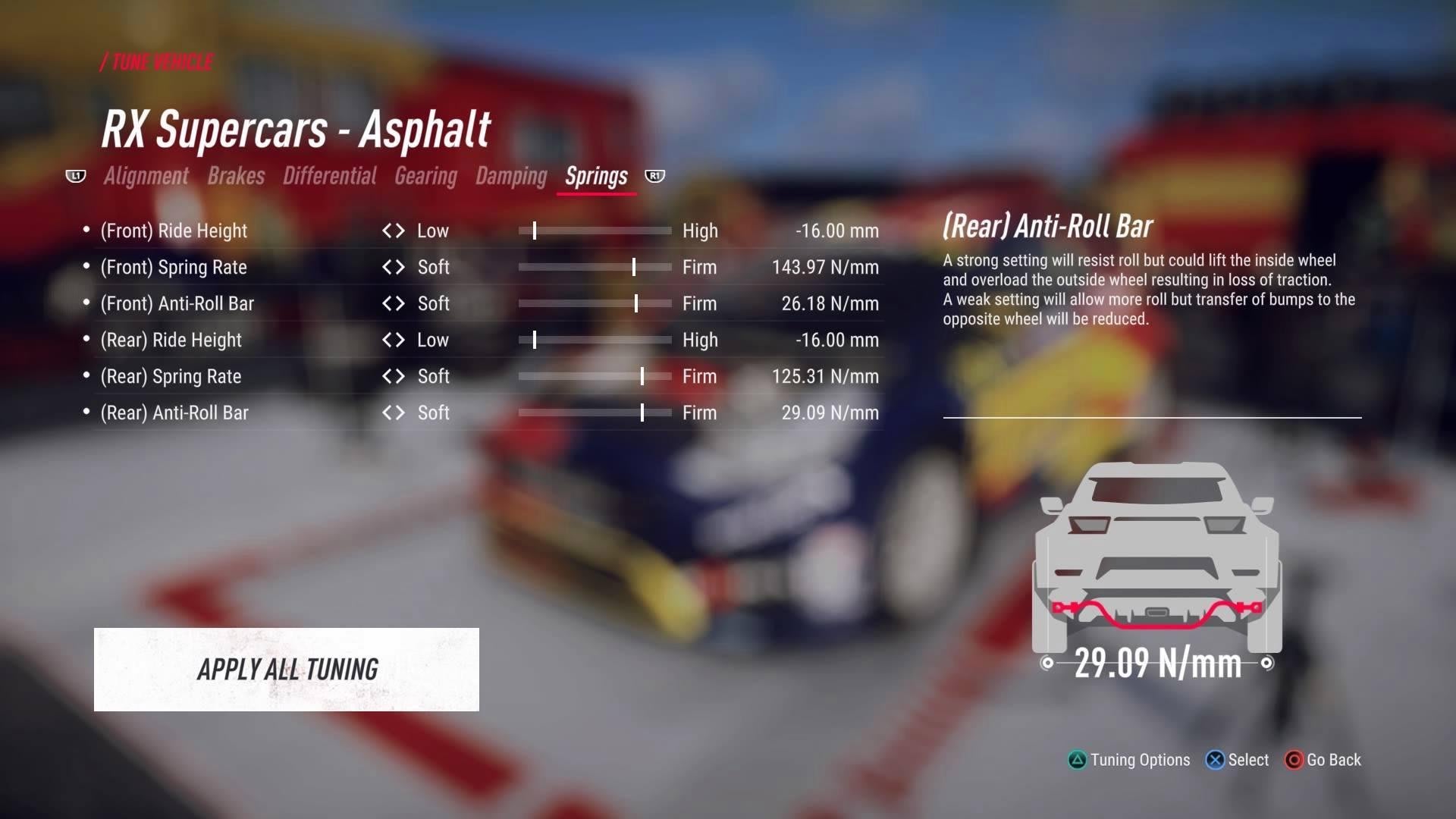Apply all tuning changes
The image size is (1456, 819).
(x=287, y=669)
